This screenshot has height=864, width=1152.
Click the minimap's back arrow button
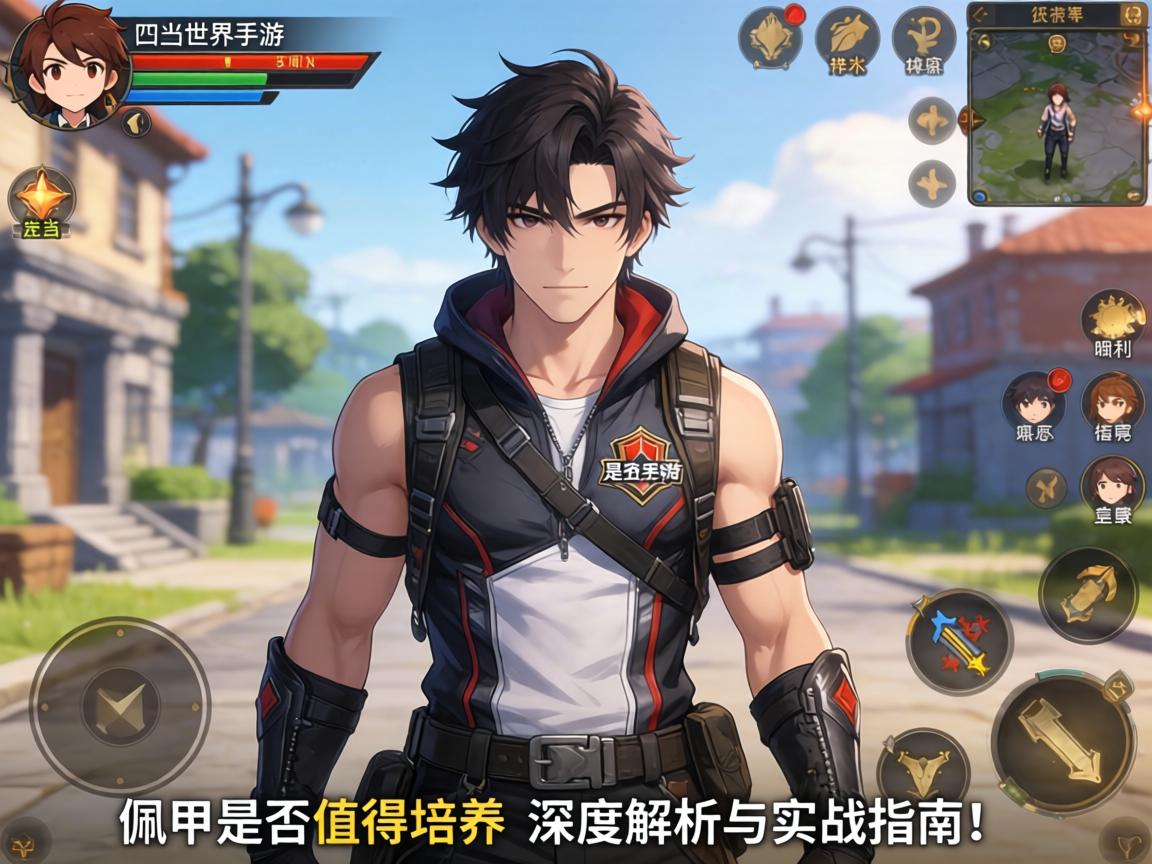coord(981,15)
